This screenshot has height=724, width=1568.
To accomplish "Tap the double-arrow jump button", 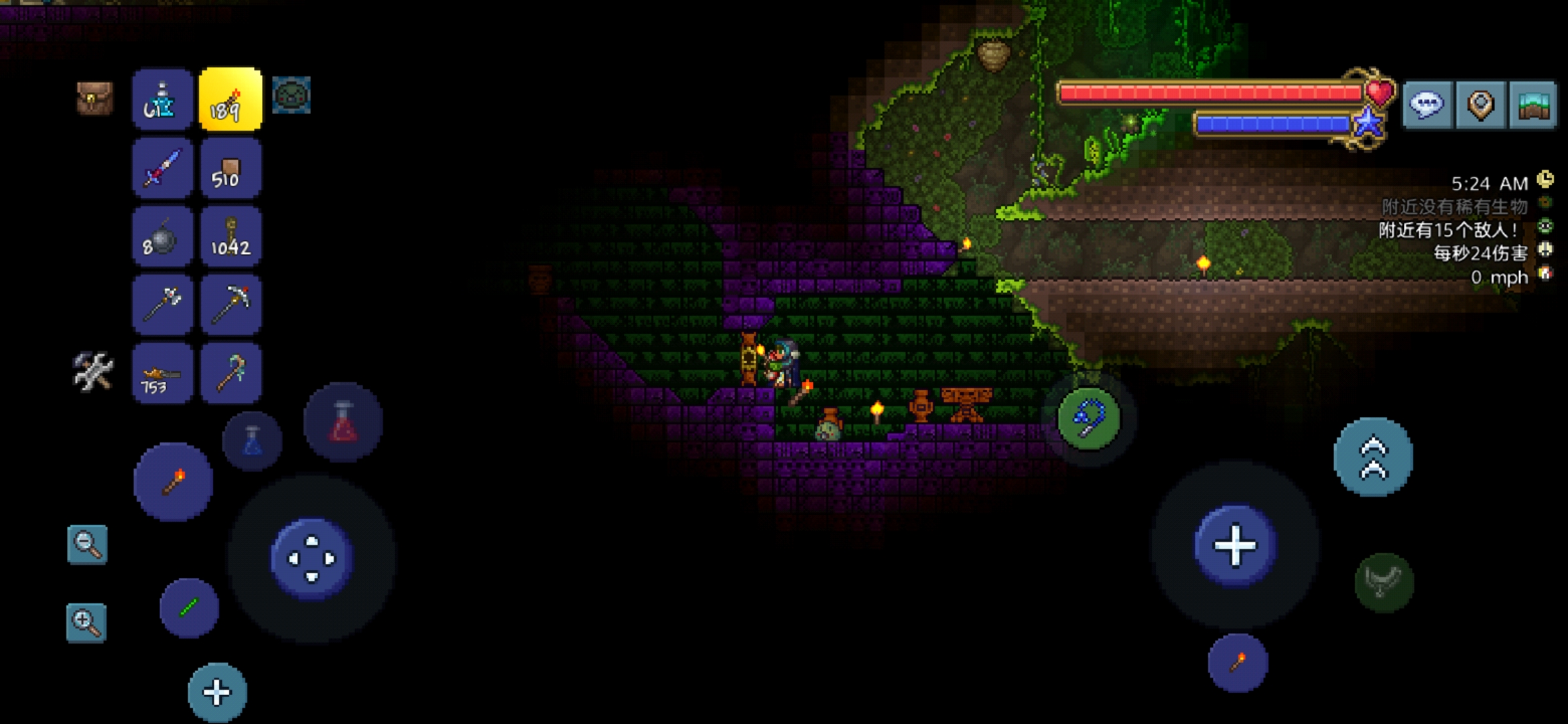I will (x=1373, y=457).
